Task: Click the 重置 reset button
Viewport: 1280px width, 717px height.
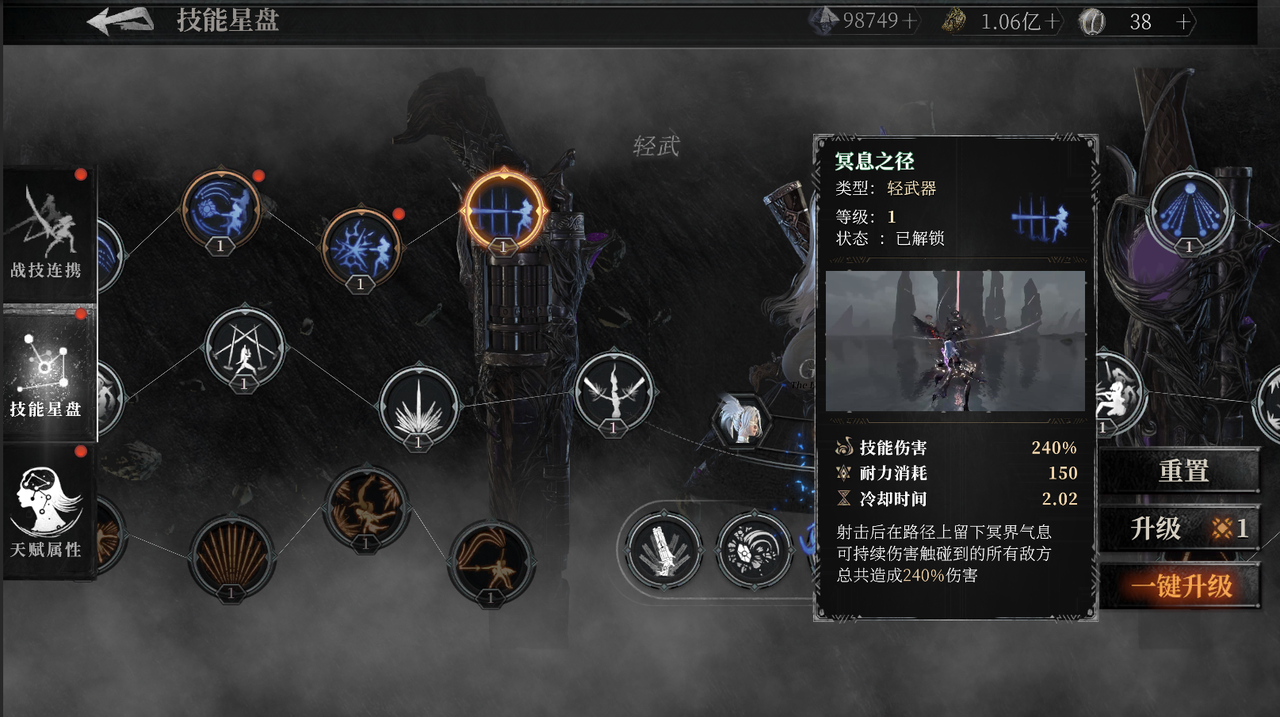Action: pos(1183,471)
